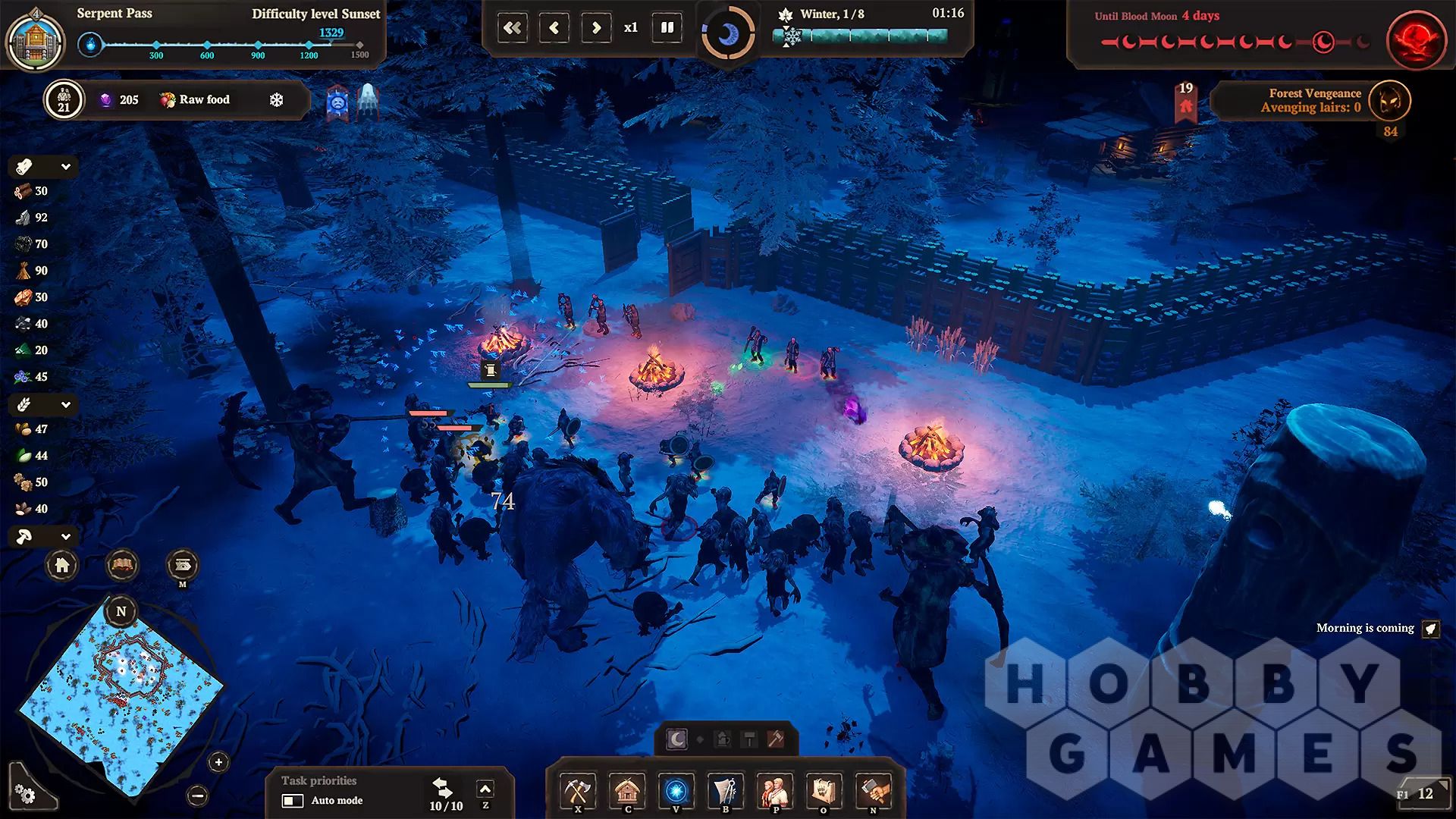The height and width of the screenshot is (819, 1456).
Task: Pause the game speed
Action: [667, 28]
